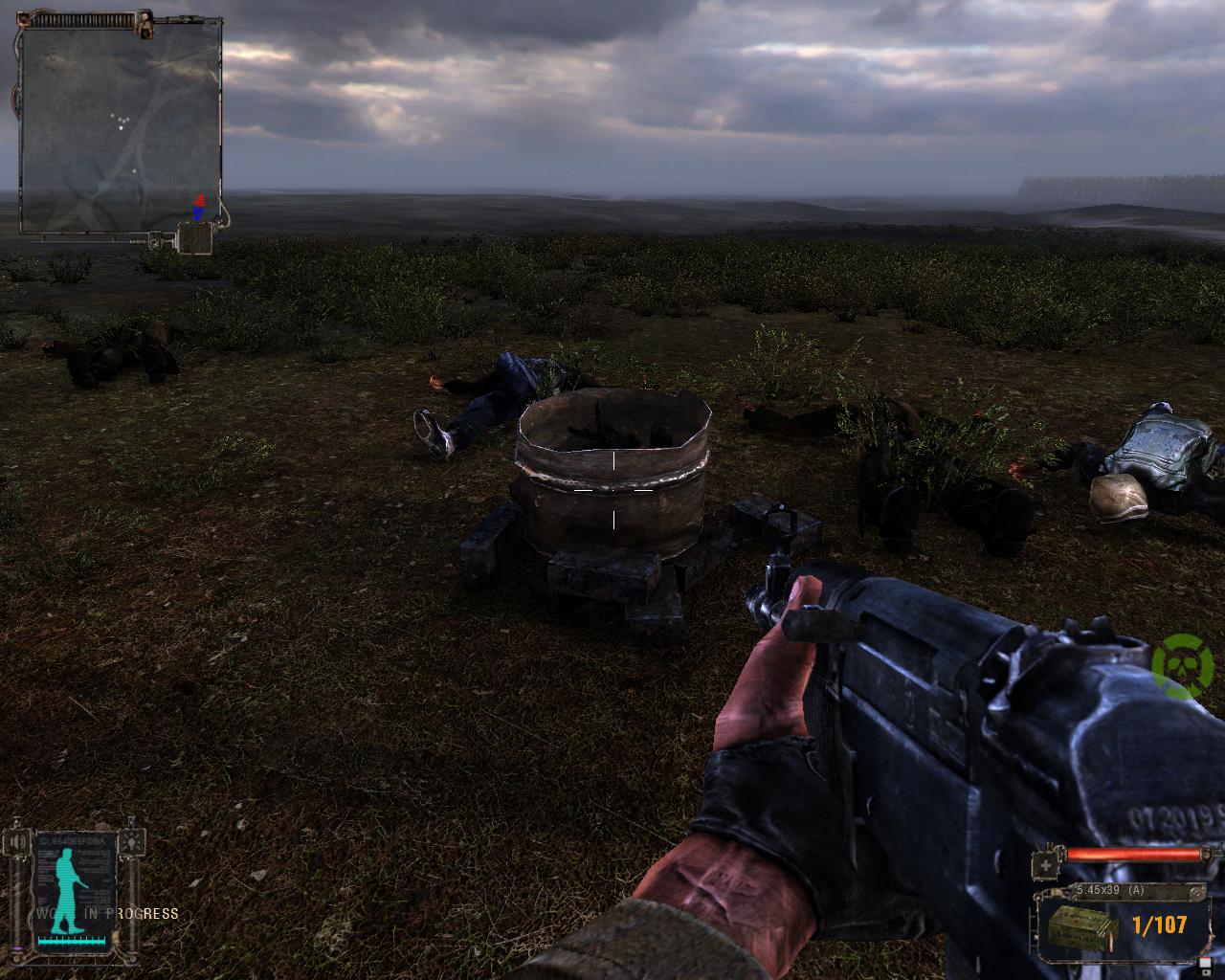
Task: Click the speaker noise indicator icon
Action: tap(16, 842)
